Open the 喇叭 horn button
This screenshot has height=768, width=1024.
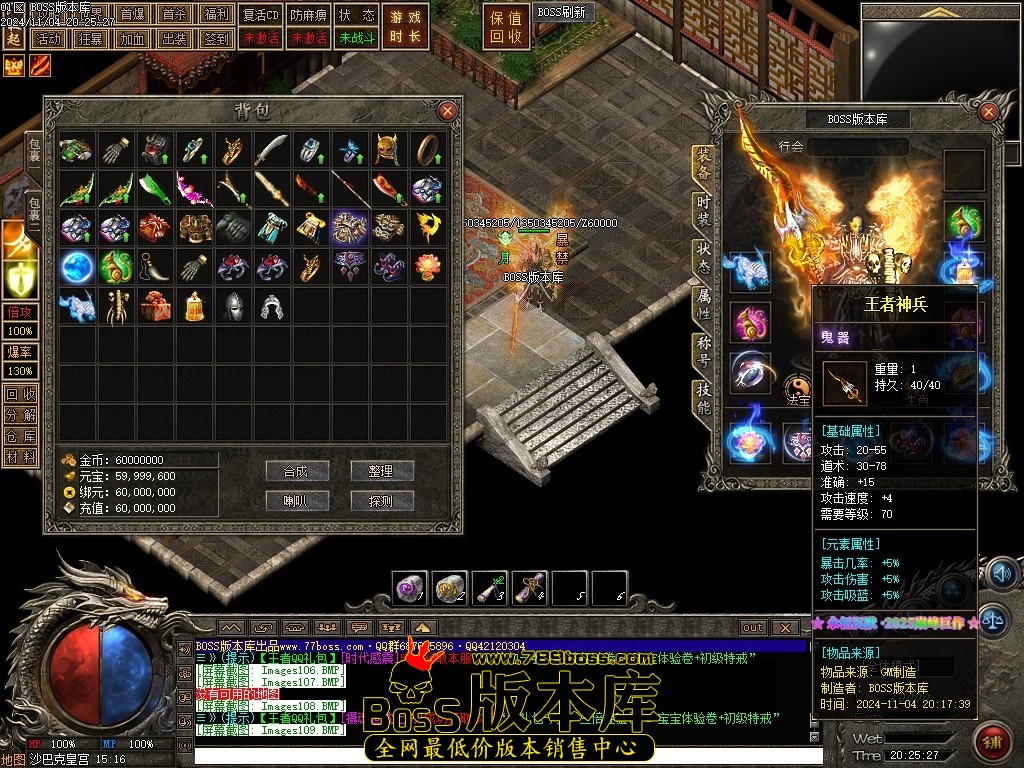(x=297, y=500)
